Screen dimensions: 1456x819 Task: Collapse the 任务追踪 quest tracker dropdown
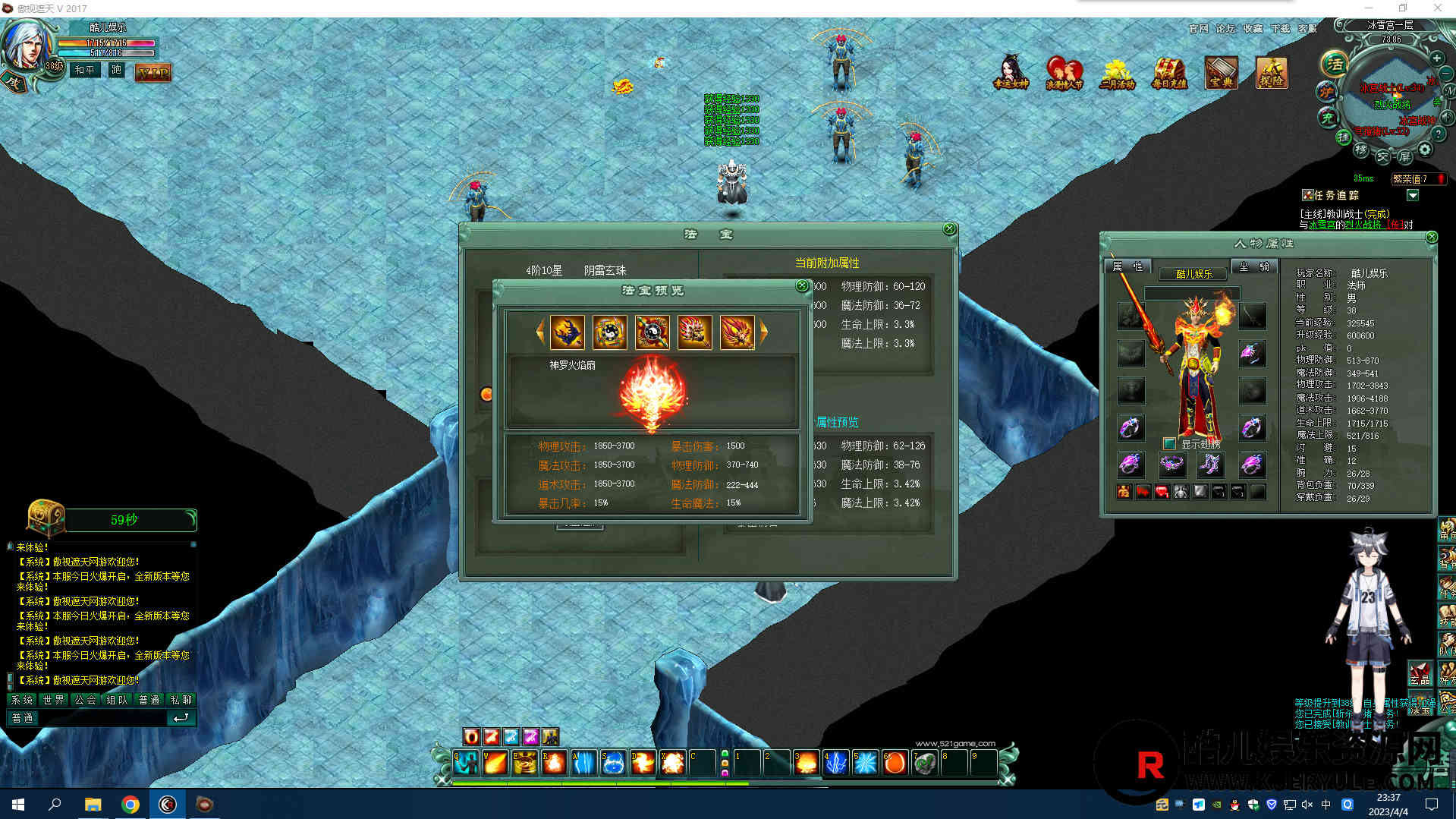click(1412, 196)
